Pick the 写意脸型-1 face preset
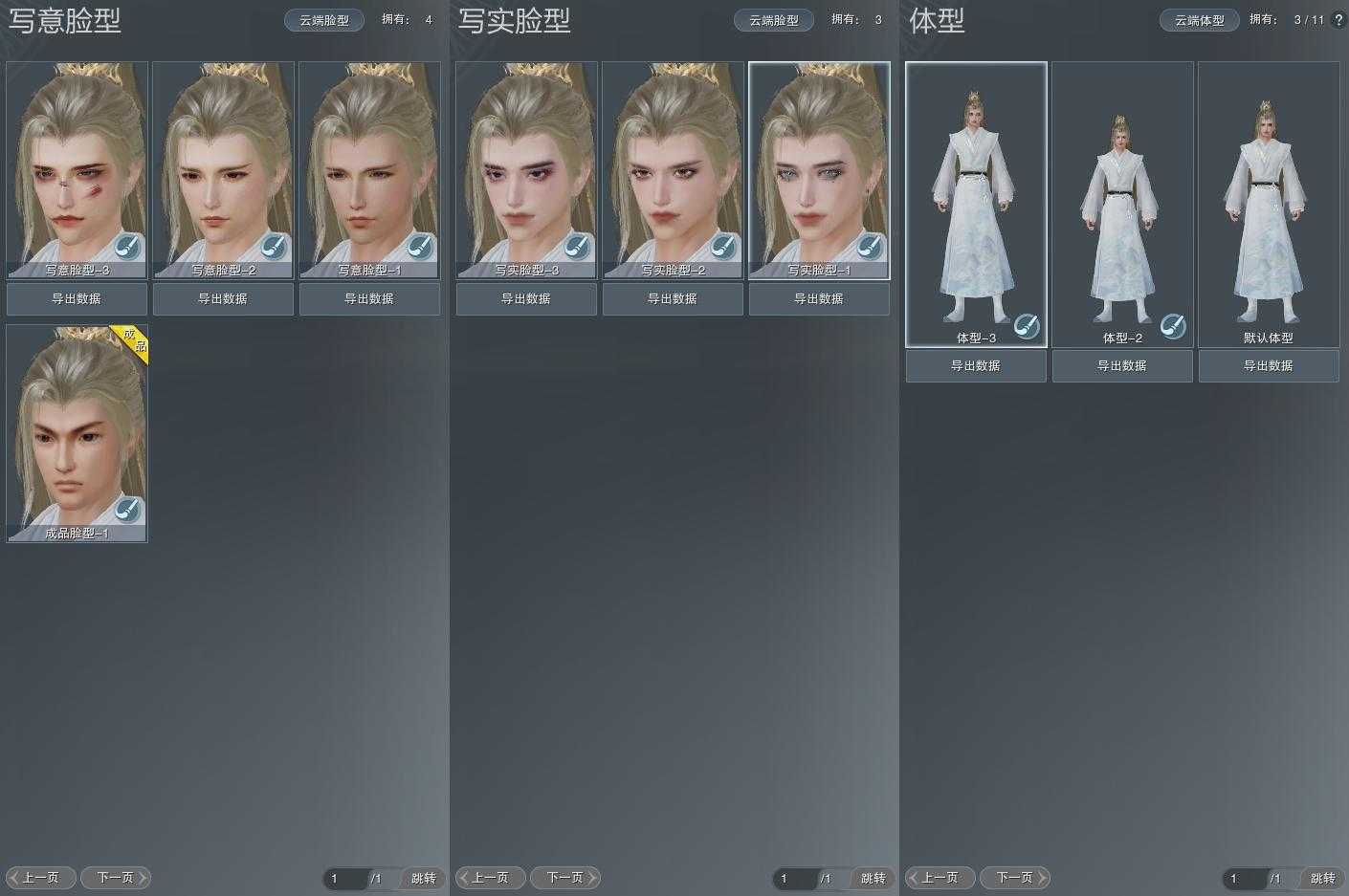Image resolution: width=1349 pixels, height=896 pixels. [369, 163]
